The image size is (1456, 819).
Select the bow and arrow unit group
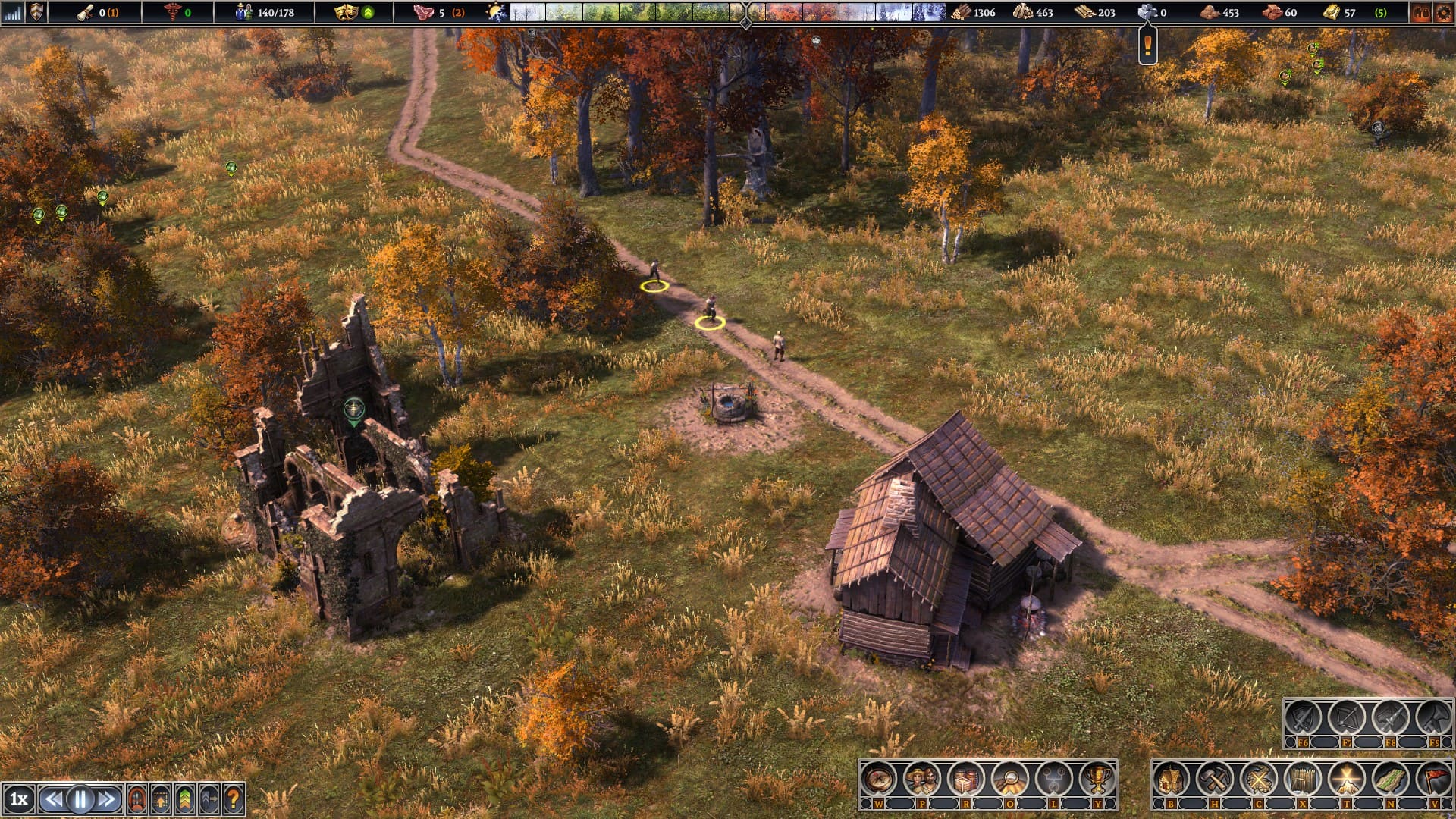[1346, 717]
